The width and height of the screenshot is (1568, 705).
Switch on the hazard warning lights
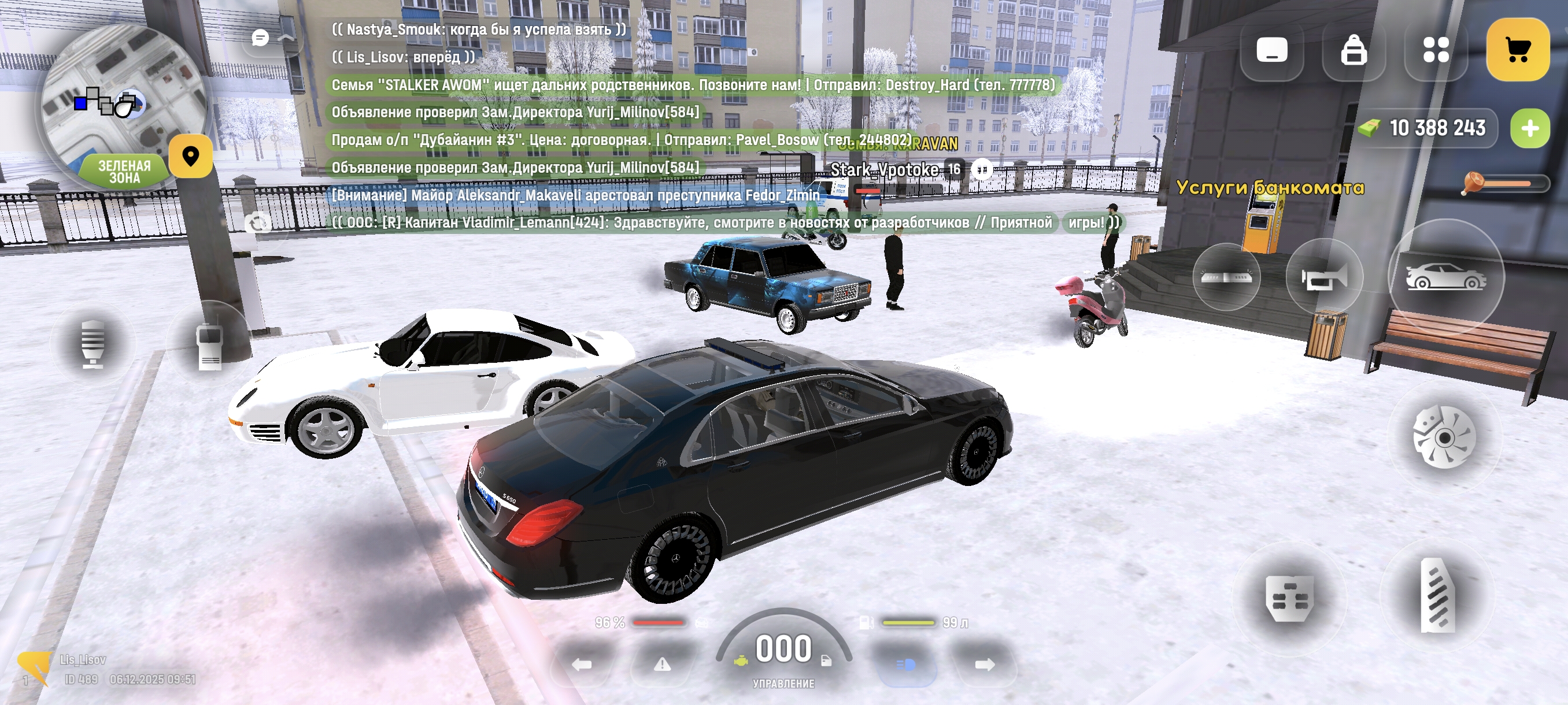(661, 664)
